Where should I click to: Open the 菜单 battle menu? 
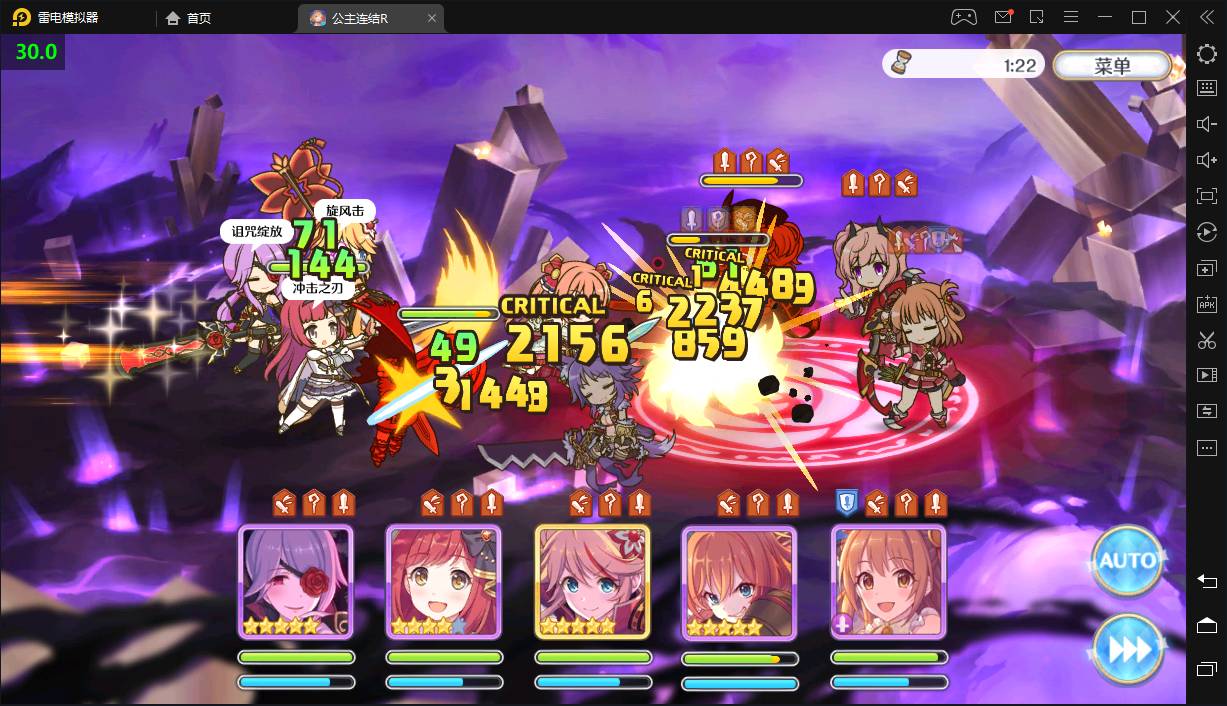1112,66
